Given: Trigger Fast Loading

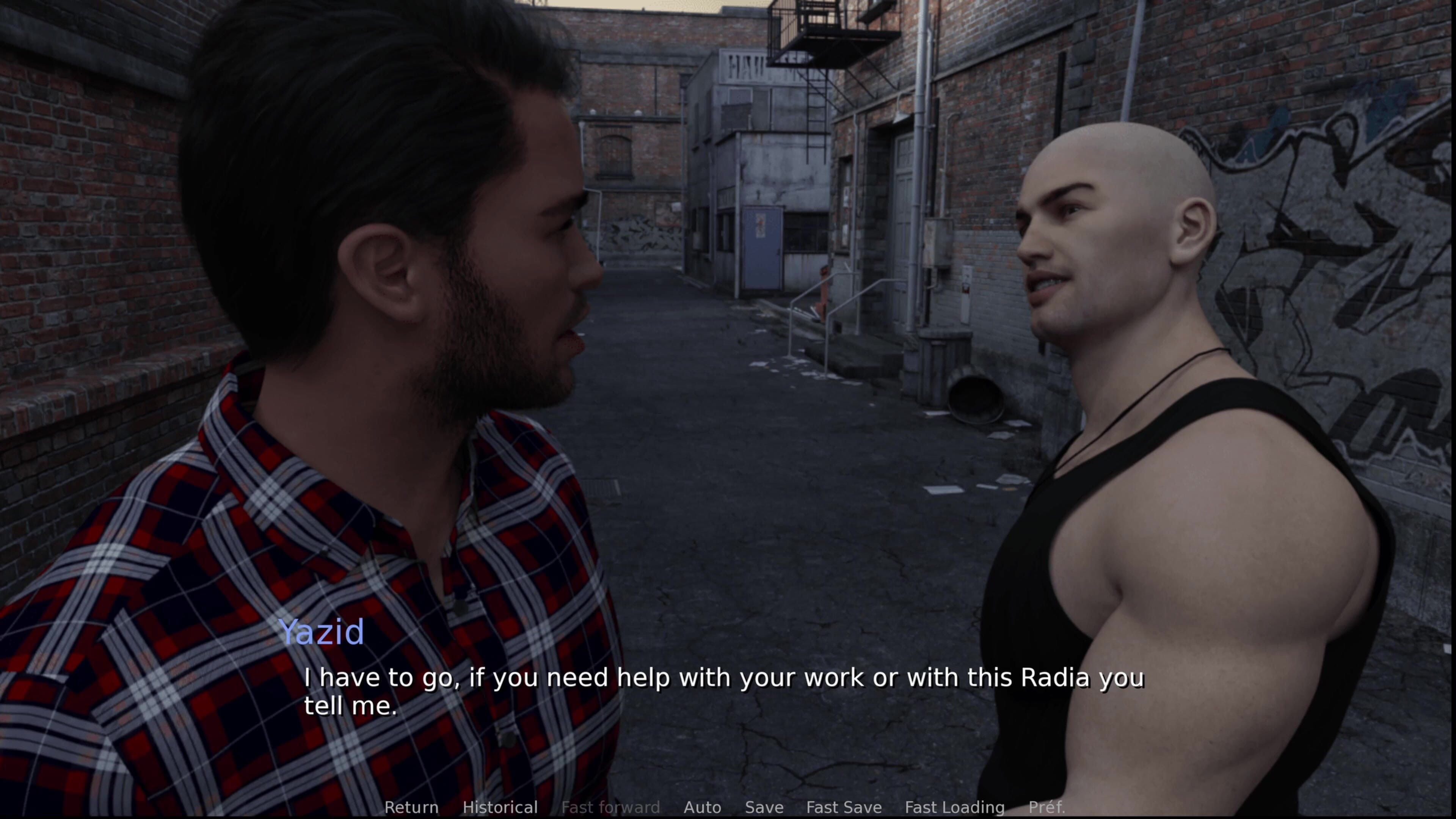Looking at the screenshot, I should click(x=955, y=807).
